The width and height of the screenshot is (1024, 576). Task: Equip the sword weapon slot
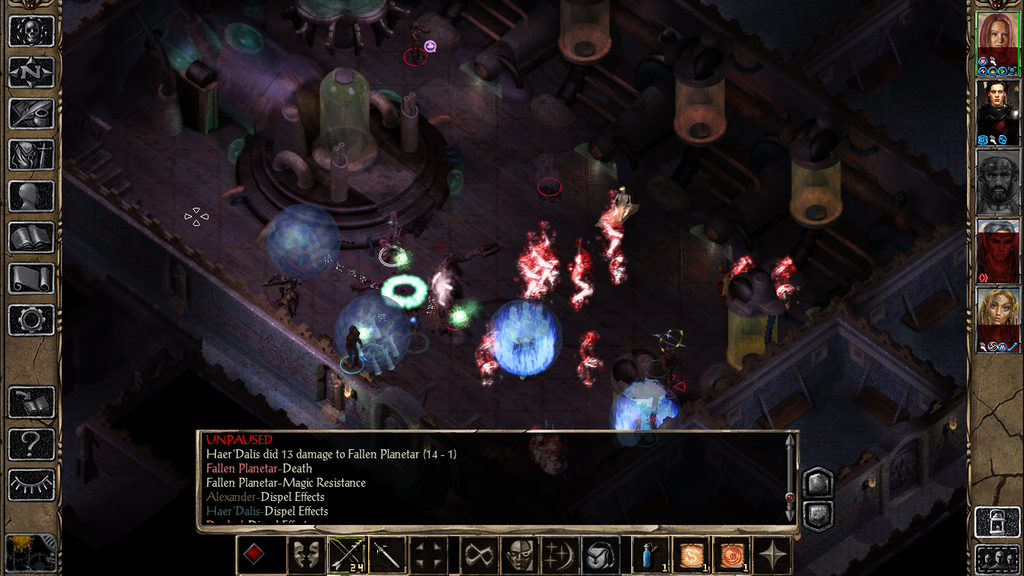tap(387, 555)
